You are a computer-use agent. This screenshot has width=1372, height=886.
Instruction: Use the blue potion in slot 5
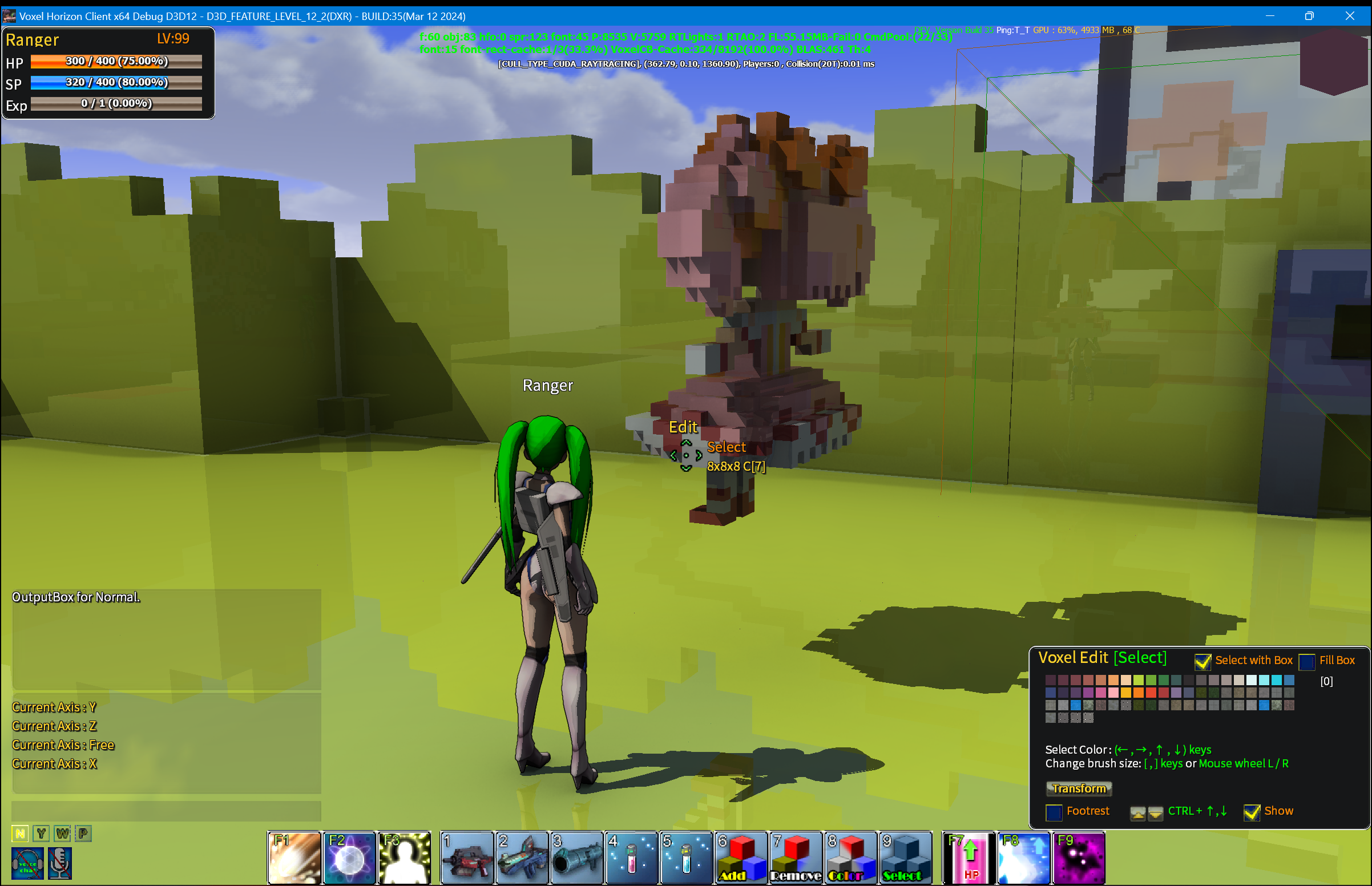(x=685, y=859)
